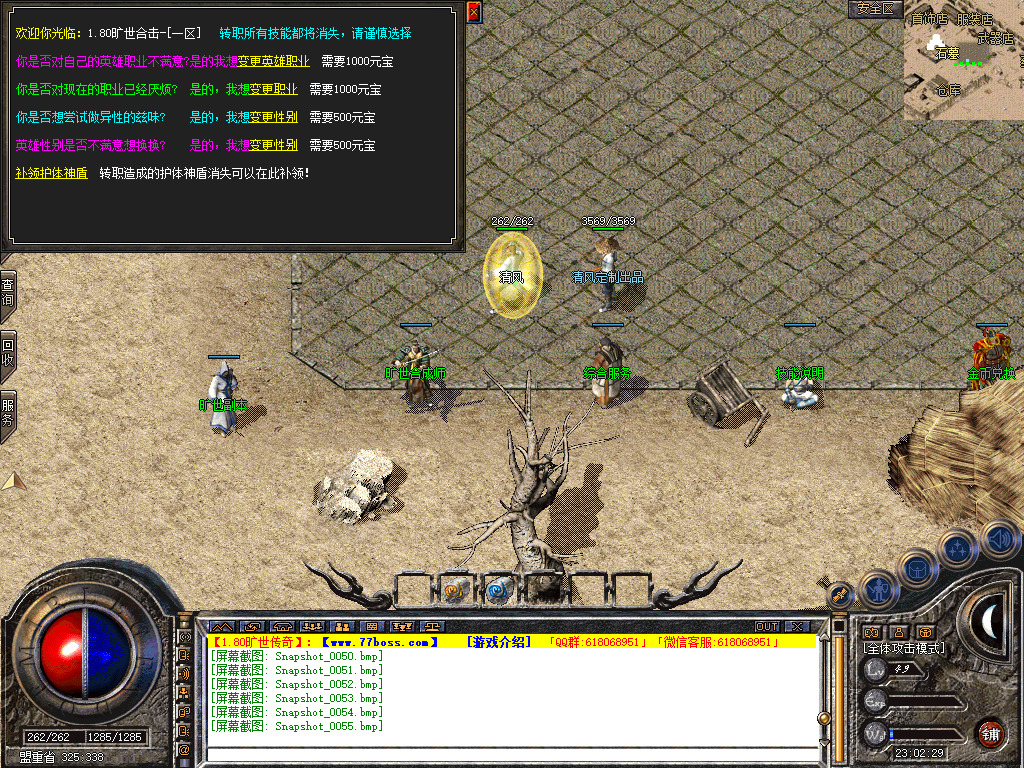This screenshot has height=768, width=1024.
Task: Click the X button right of OUT
Action: (x=797, y=627)
